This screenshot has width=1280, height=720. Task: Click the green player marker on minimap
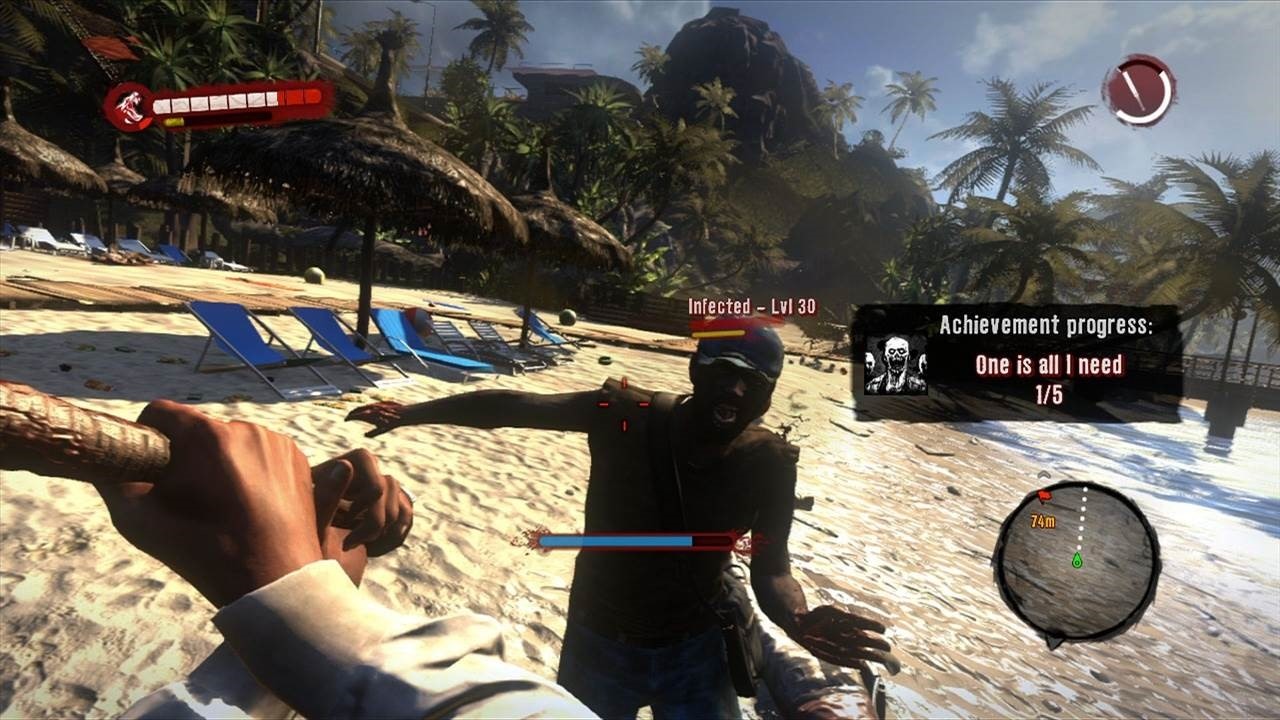click(x=1077, y=560)
